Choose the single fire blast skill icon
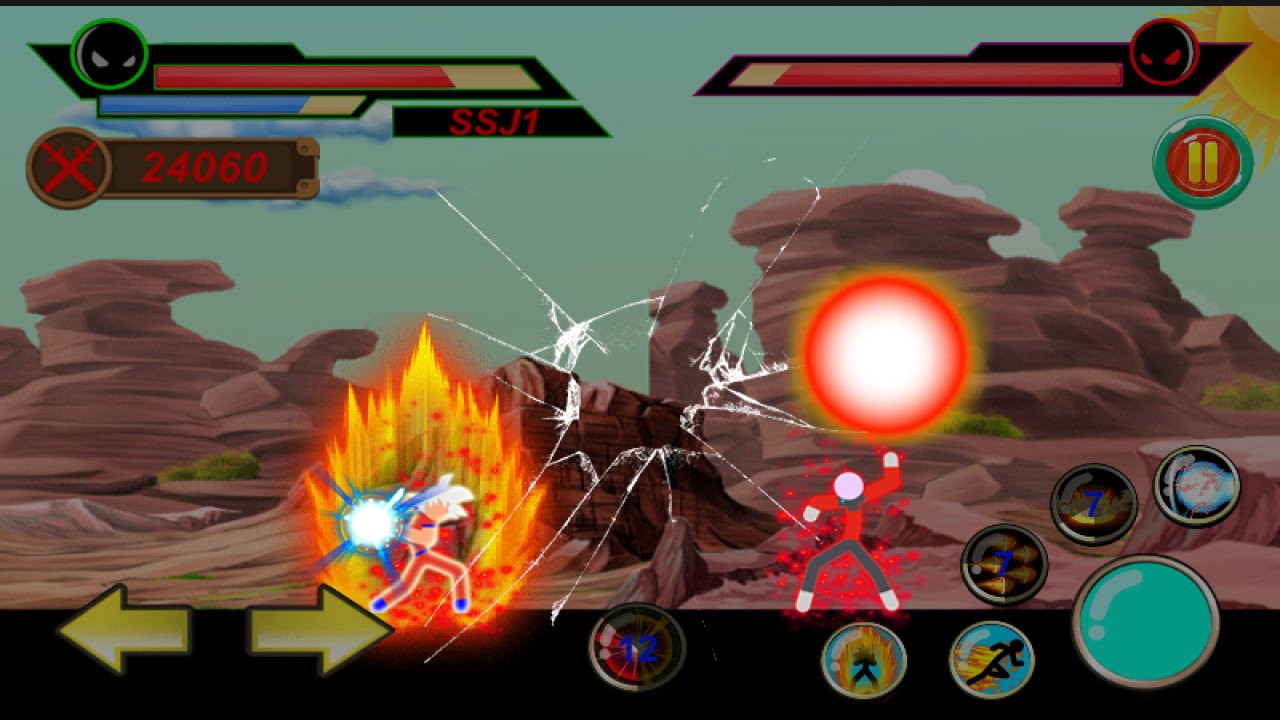This screenshot has height=720, width=1280. pyautogui.click(x=1093, y=505)
